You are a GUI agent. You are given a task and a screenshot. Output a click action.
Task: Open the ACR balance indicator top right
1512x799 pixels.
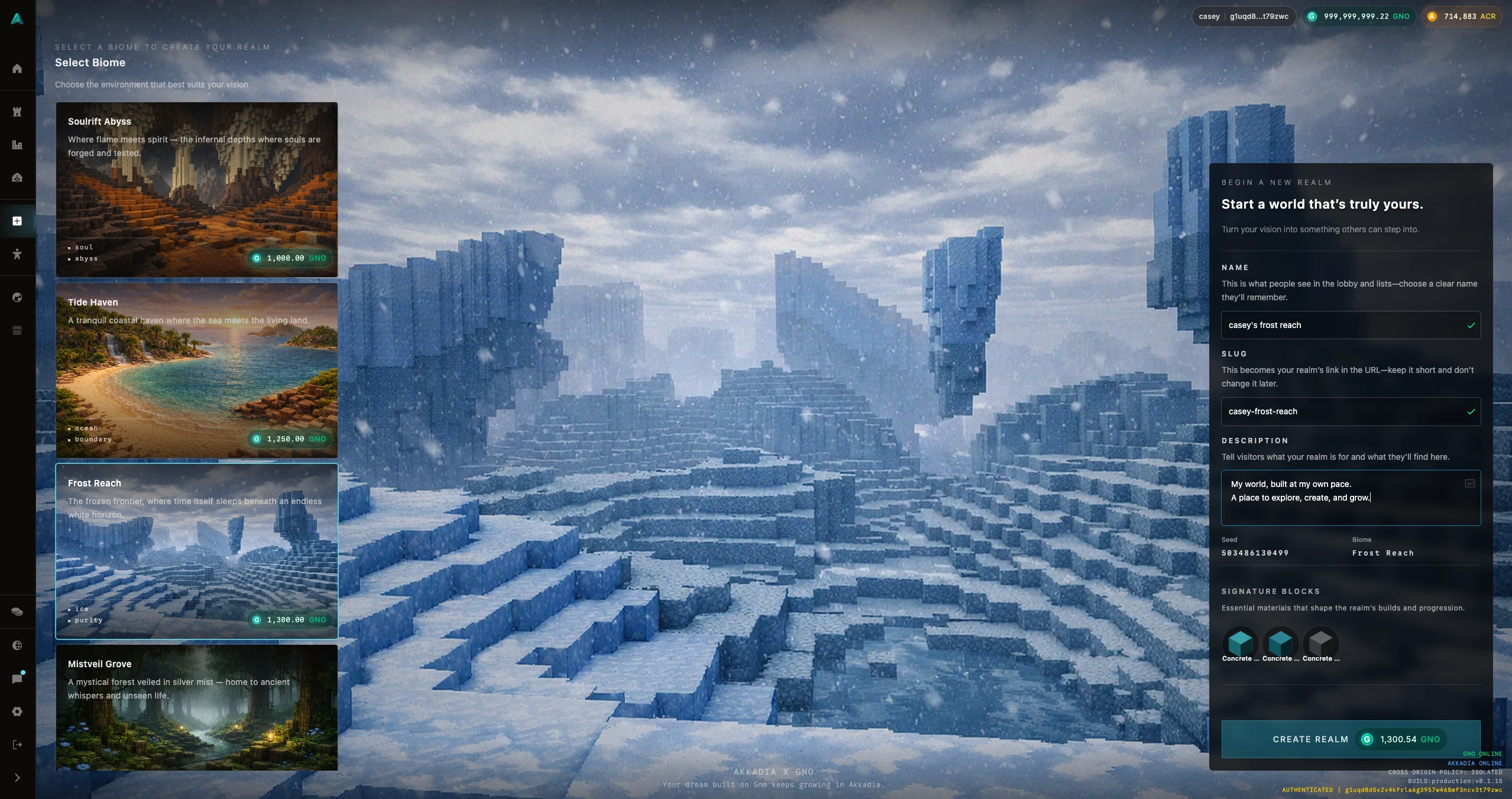click(1460, 16)
